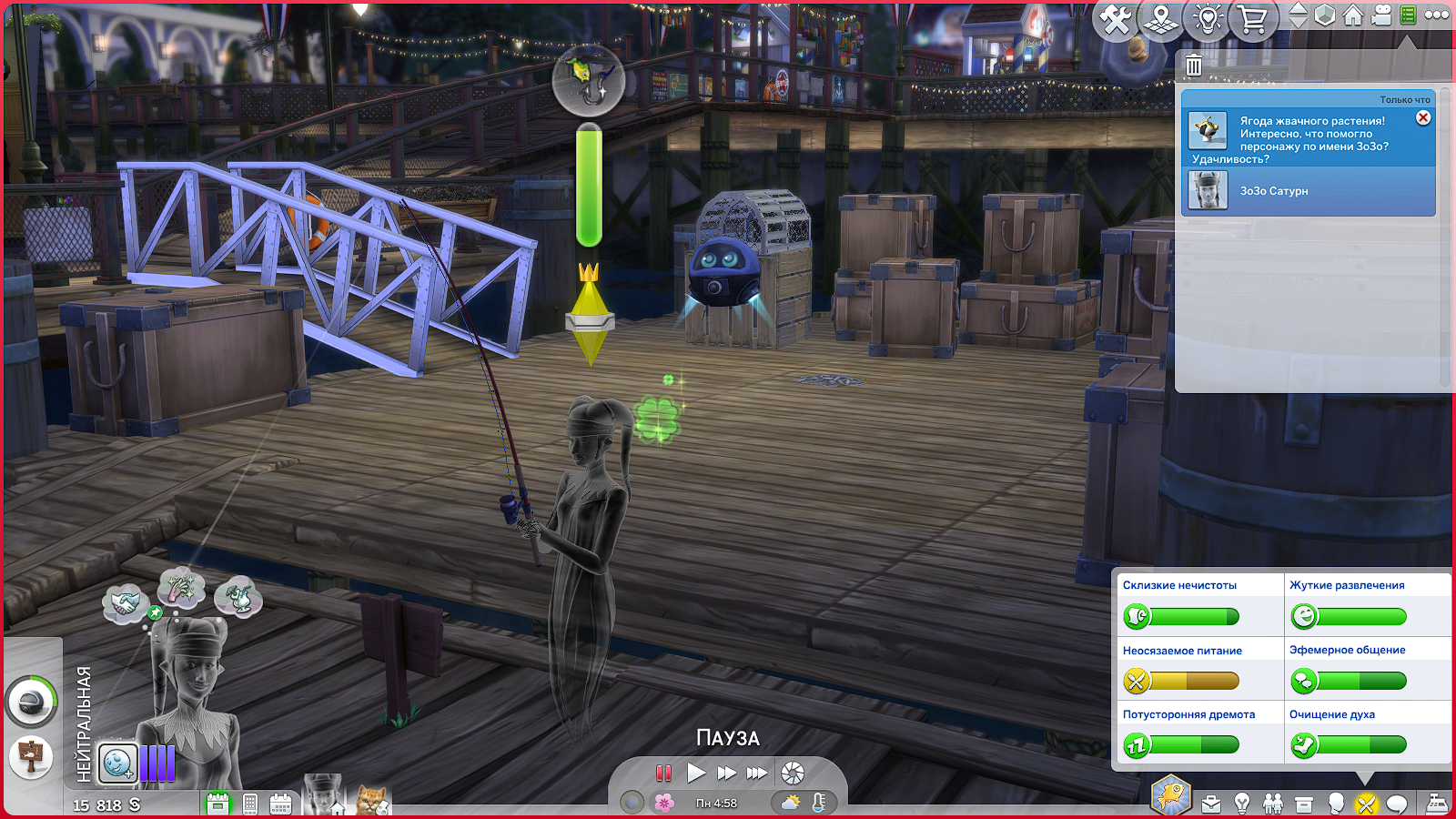Resume the game at normal play speed
The image size is (1456, 819).
(x=696, y=773)
